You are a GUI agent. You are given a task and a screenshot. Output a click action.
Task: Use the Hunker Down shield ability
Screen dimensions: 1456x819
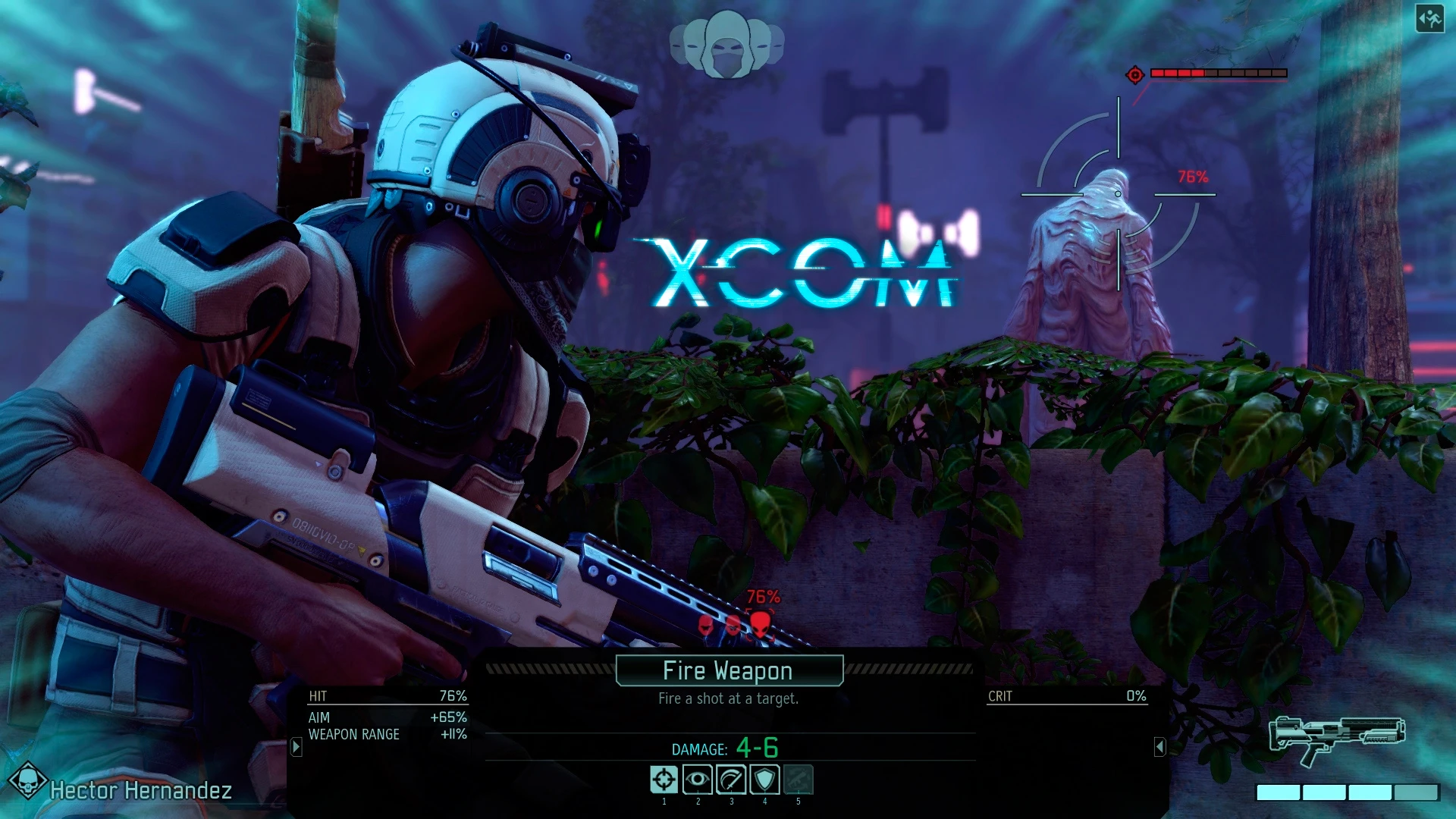point(763,779)
